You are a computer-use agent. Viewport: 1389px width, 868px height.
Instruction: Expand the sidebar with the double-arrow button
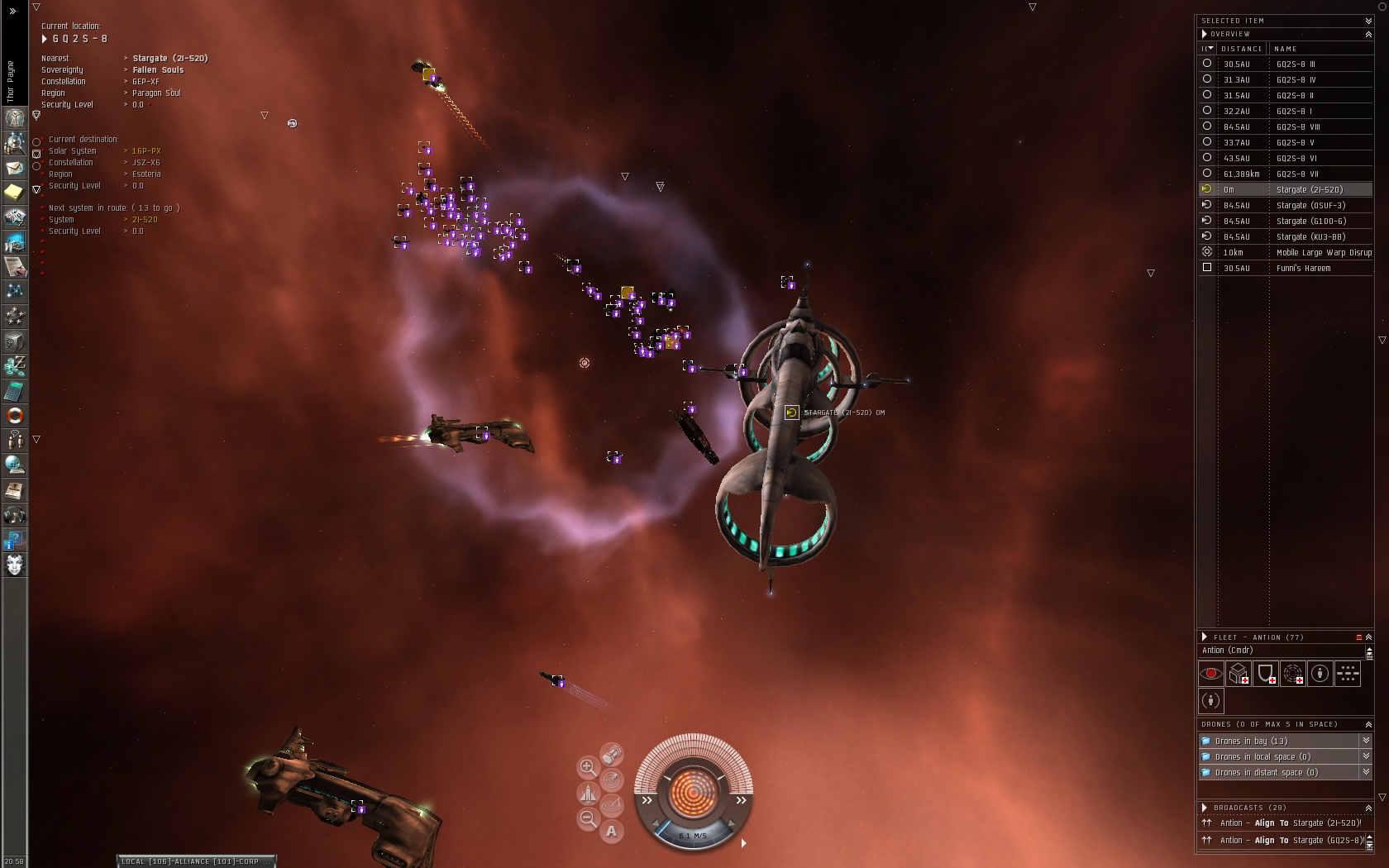12,11
